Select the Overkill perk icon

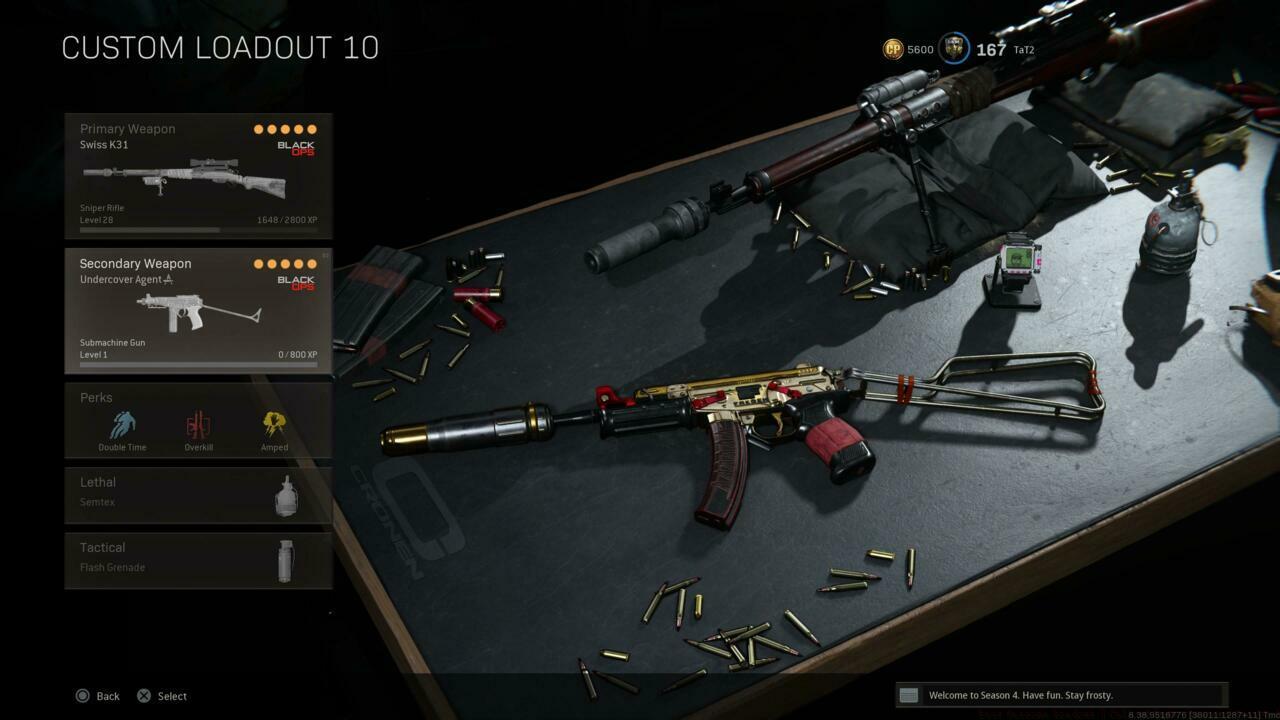pos(198,425)
